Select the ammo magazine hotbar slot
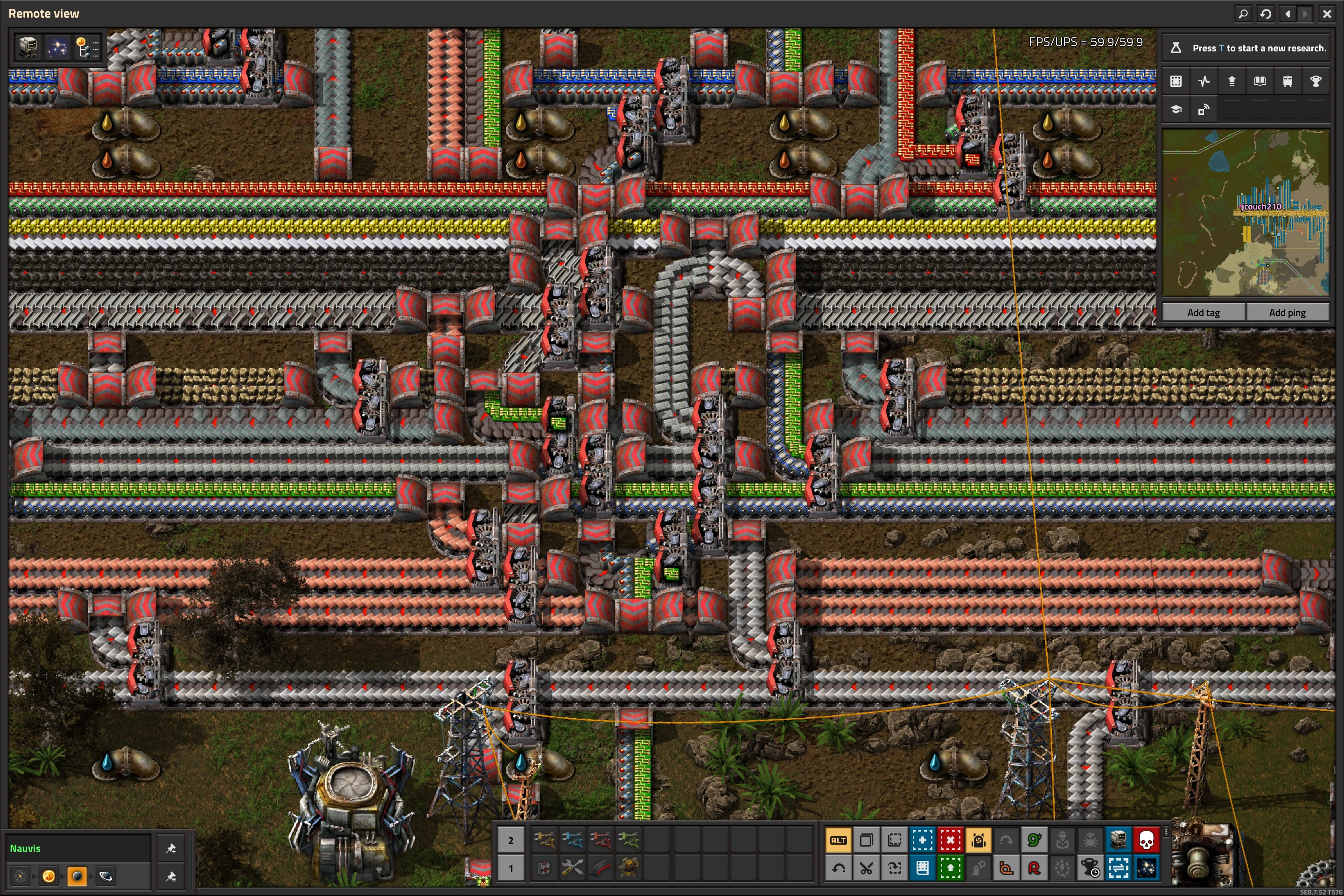The width and height of the screenshot is (1344, 896). pyautogui.click(x=600, y=868)
